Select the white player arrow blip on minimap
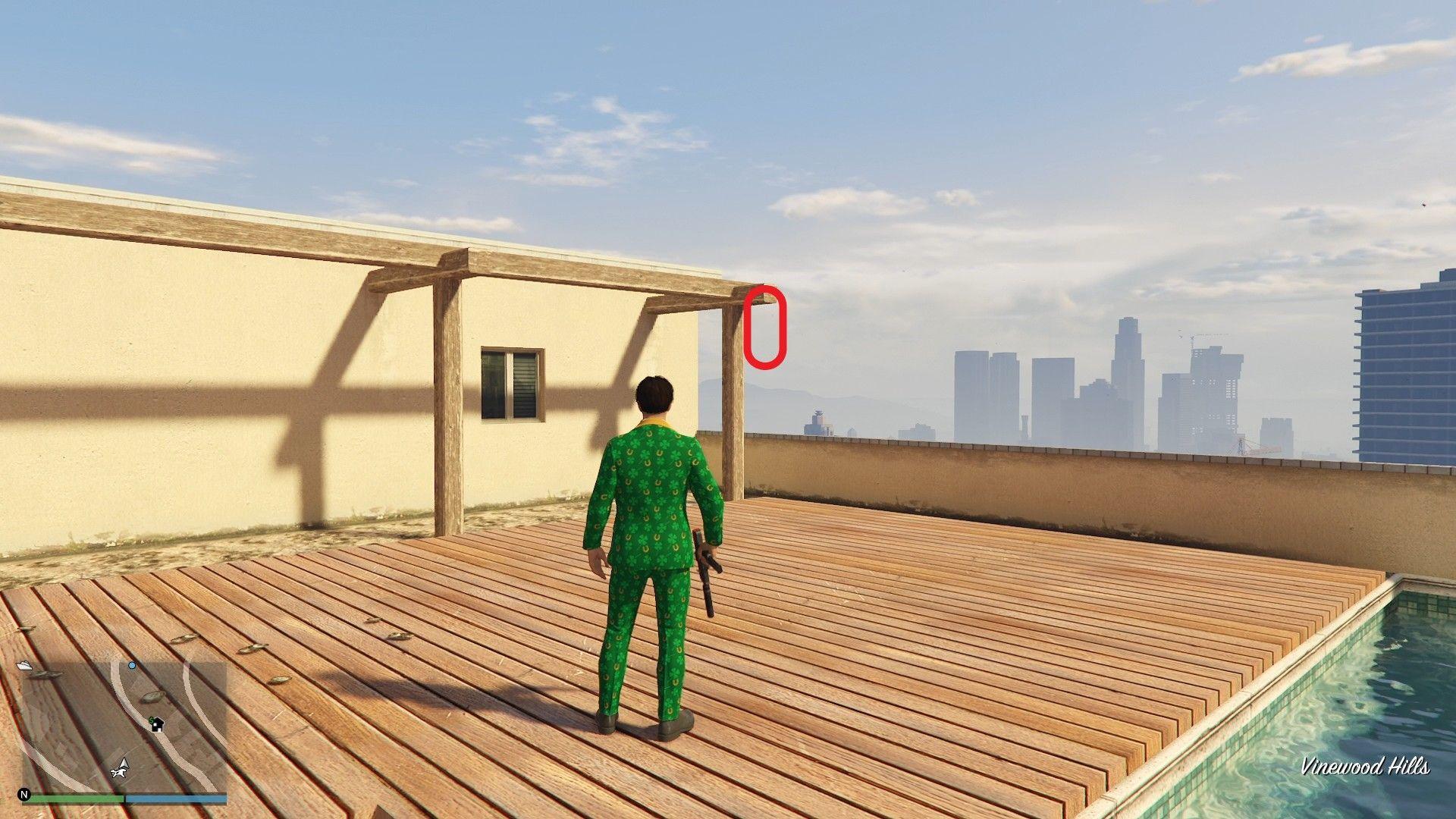This screenshot has width=1456, height=819. pyautogui.click(x=122, y=765)
